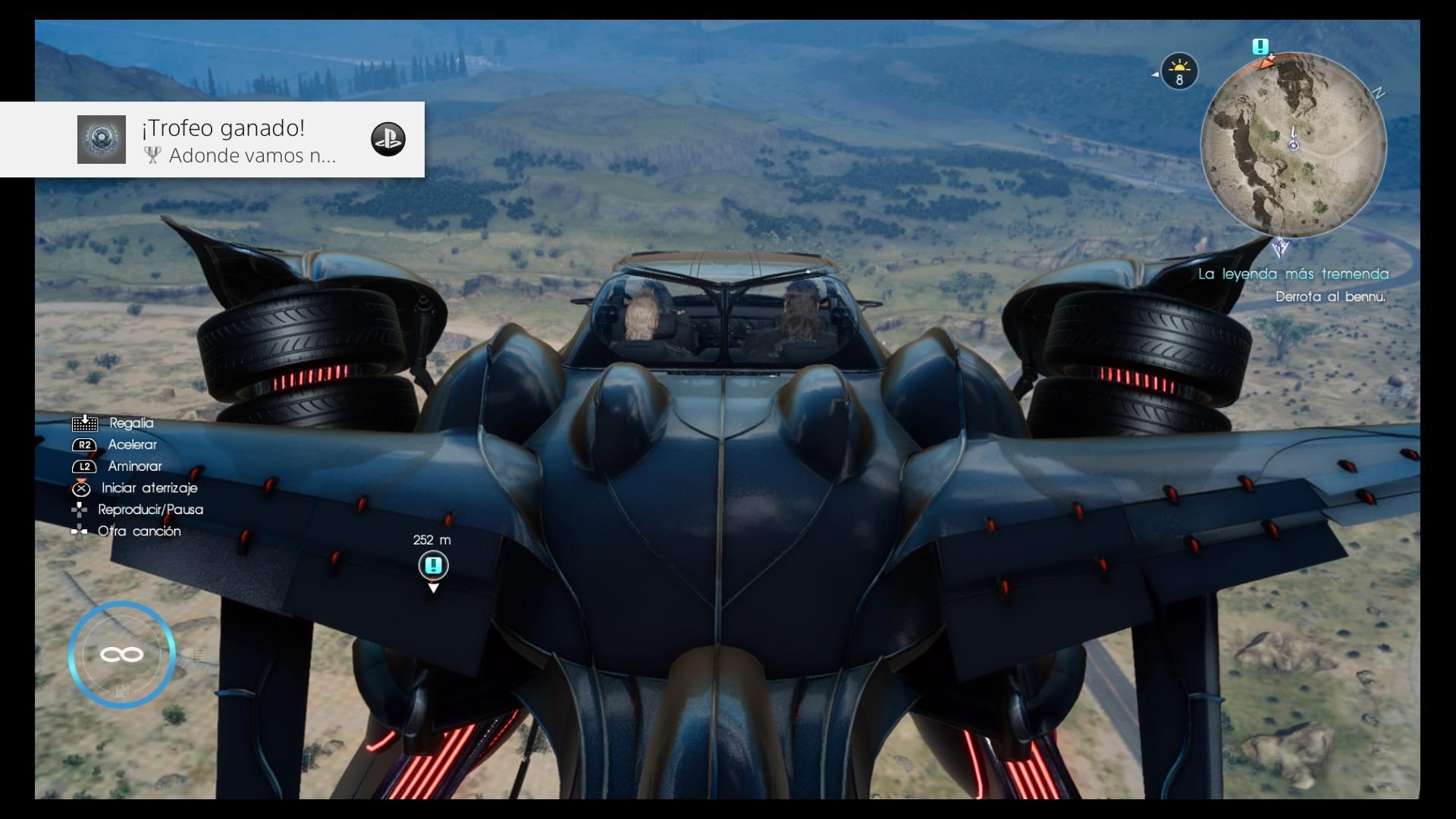Select the quest marker above the minimap
Screen dimensions: 1456x819
pyautogui.click(x=1260, y=47)
